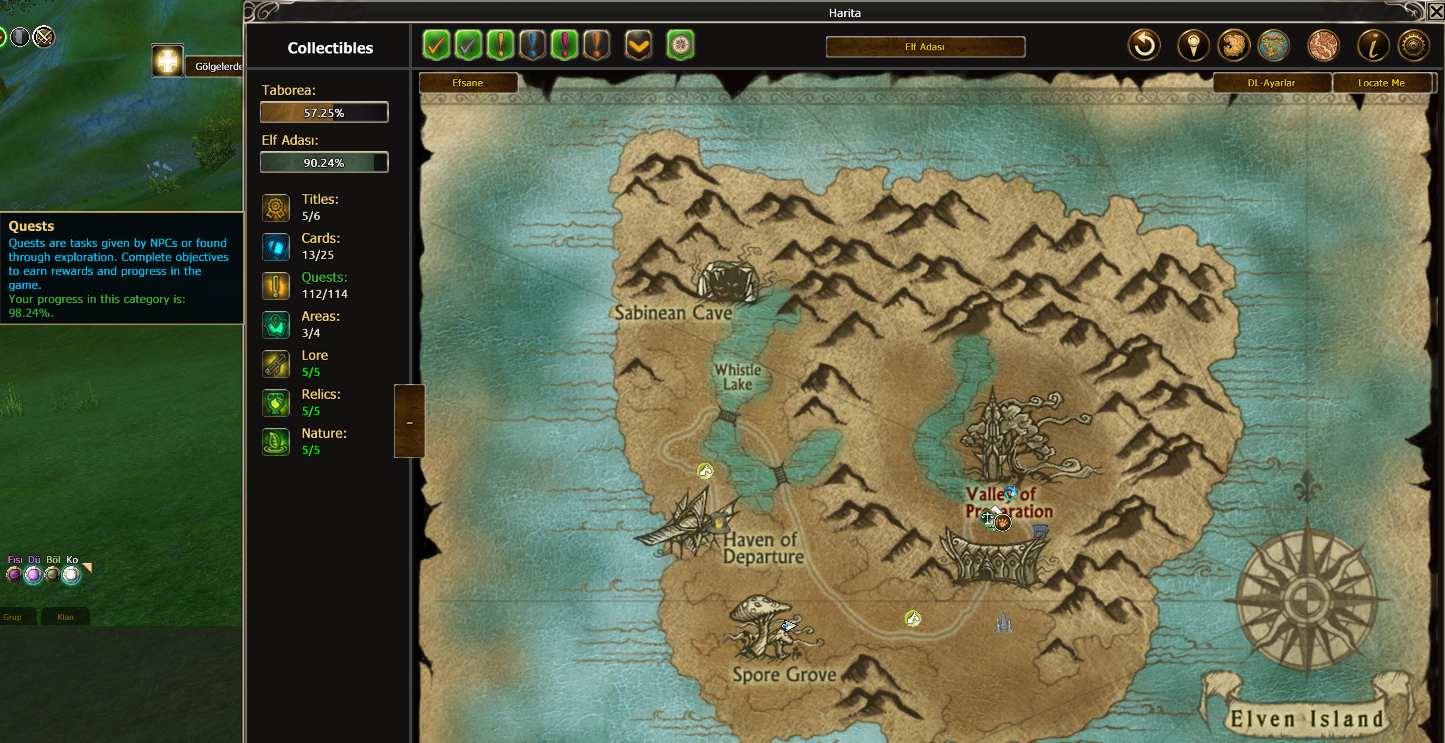Toggle the compass wheel filter icon
This screenshot has width=1445, height=743.
tap(680, 45)
